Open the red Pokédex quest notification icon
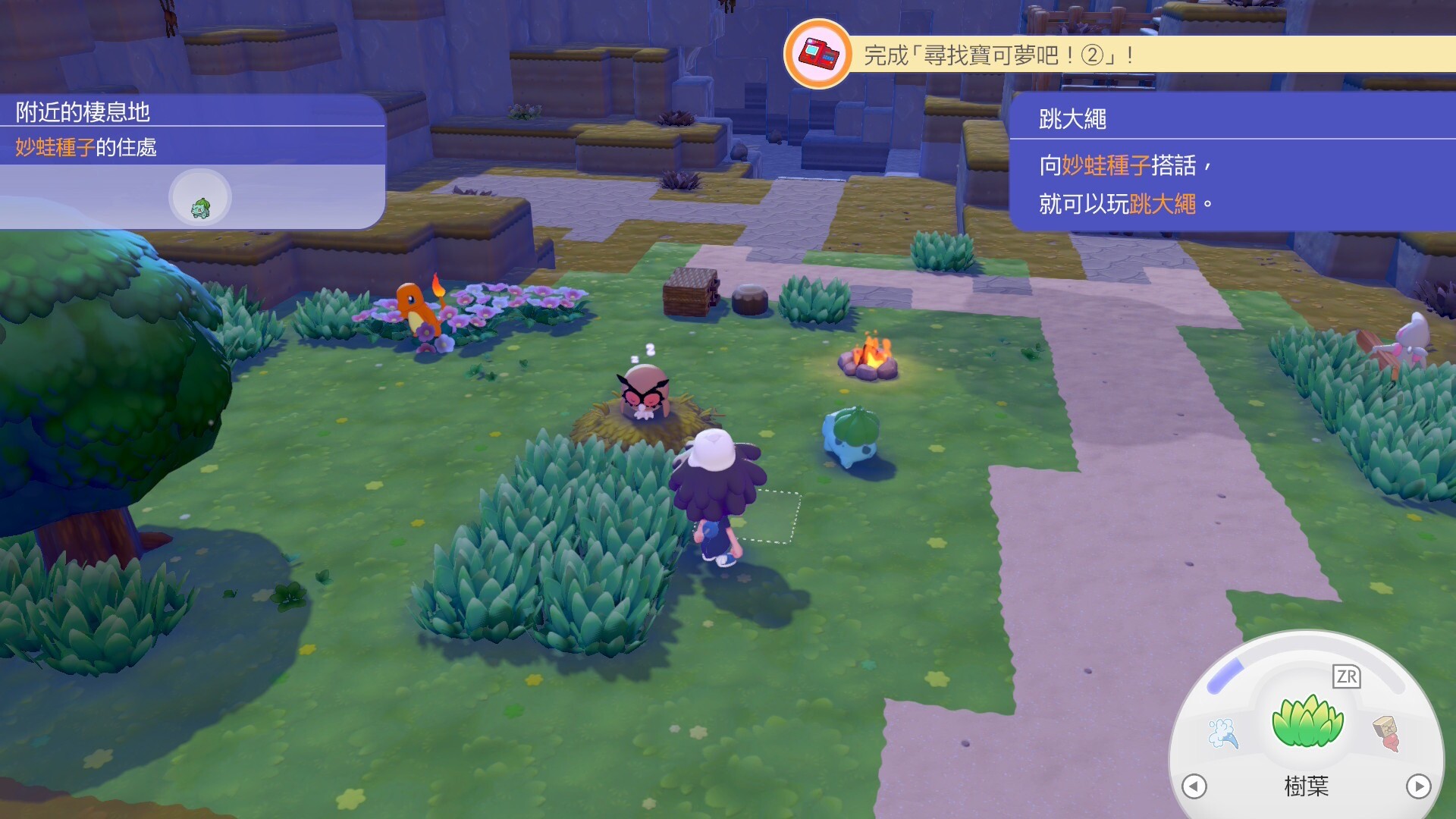Viewport: 1456px width, 819px height. coord(817,55)
